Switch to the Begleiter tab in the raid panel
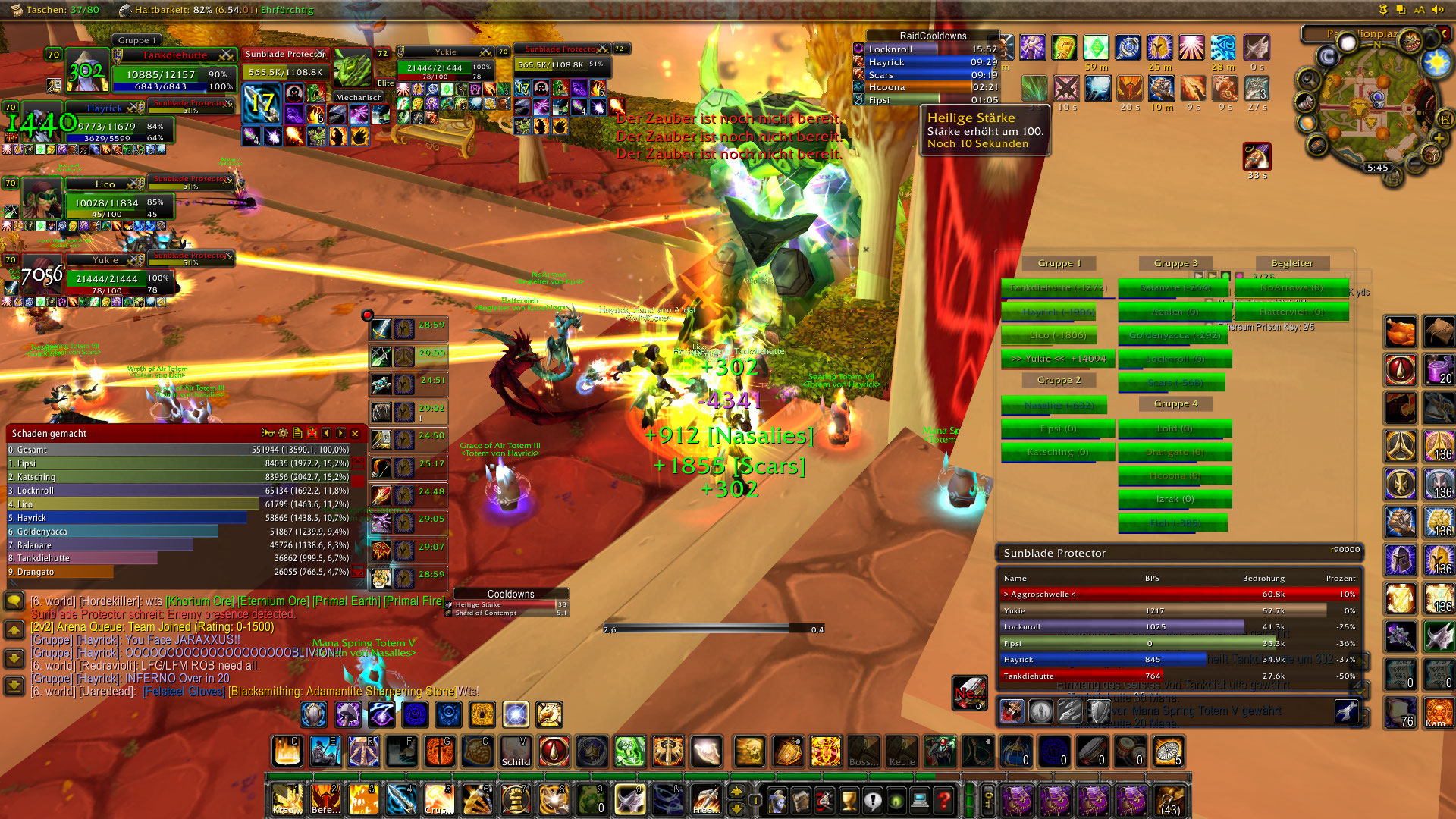The image size is (1456, 819). [1292, 263]
